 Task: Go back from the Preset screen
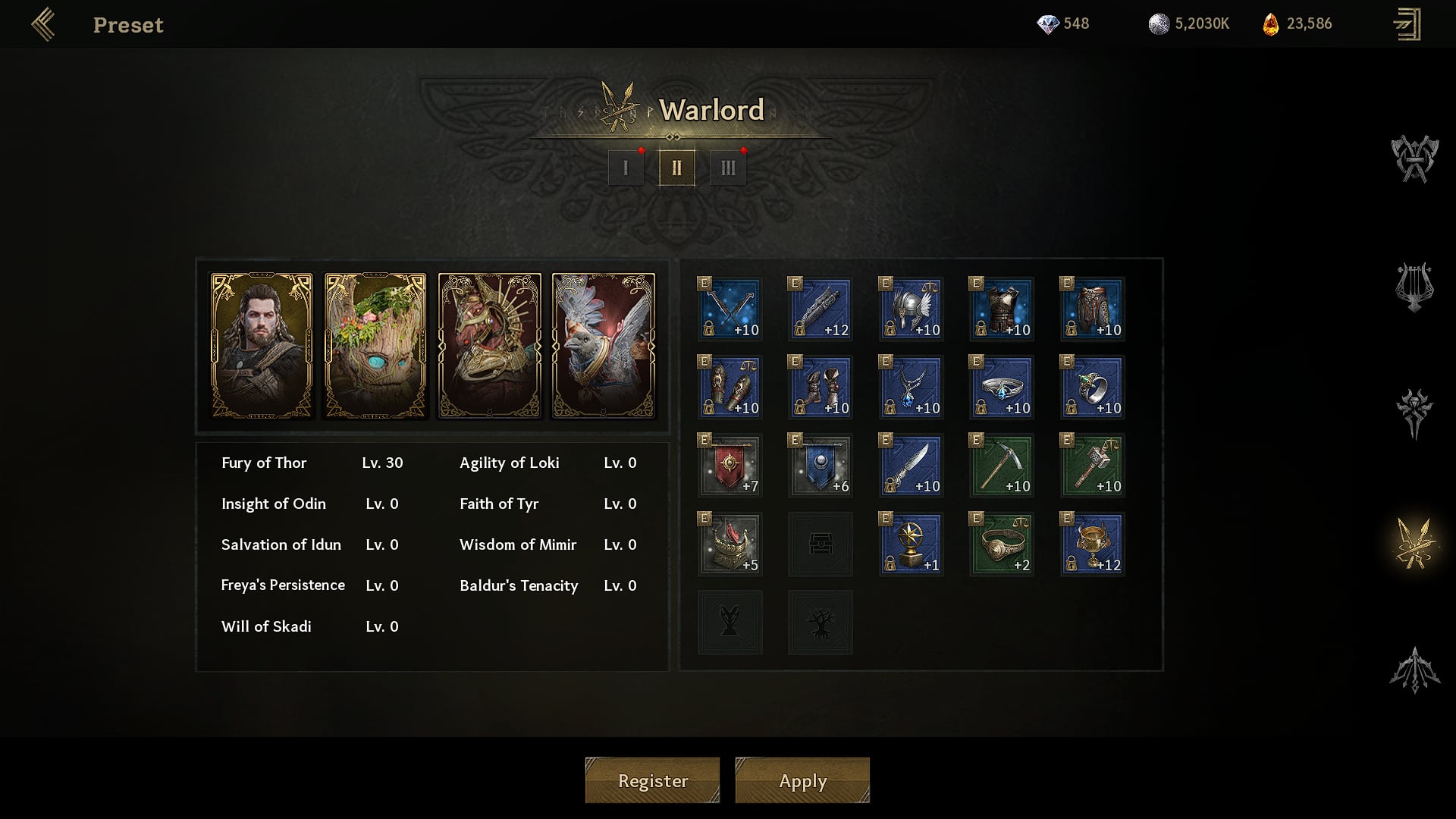[43, 24]
